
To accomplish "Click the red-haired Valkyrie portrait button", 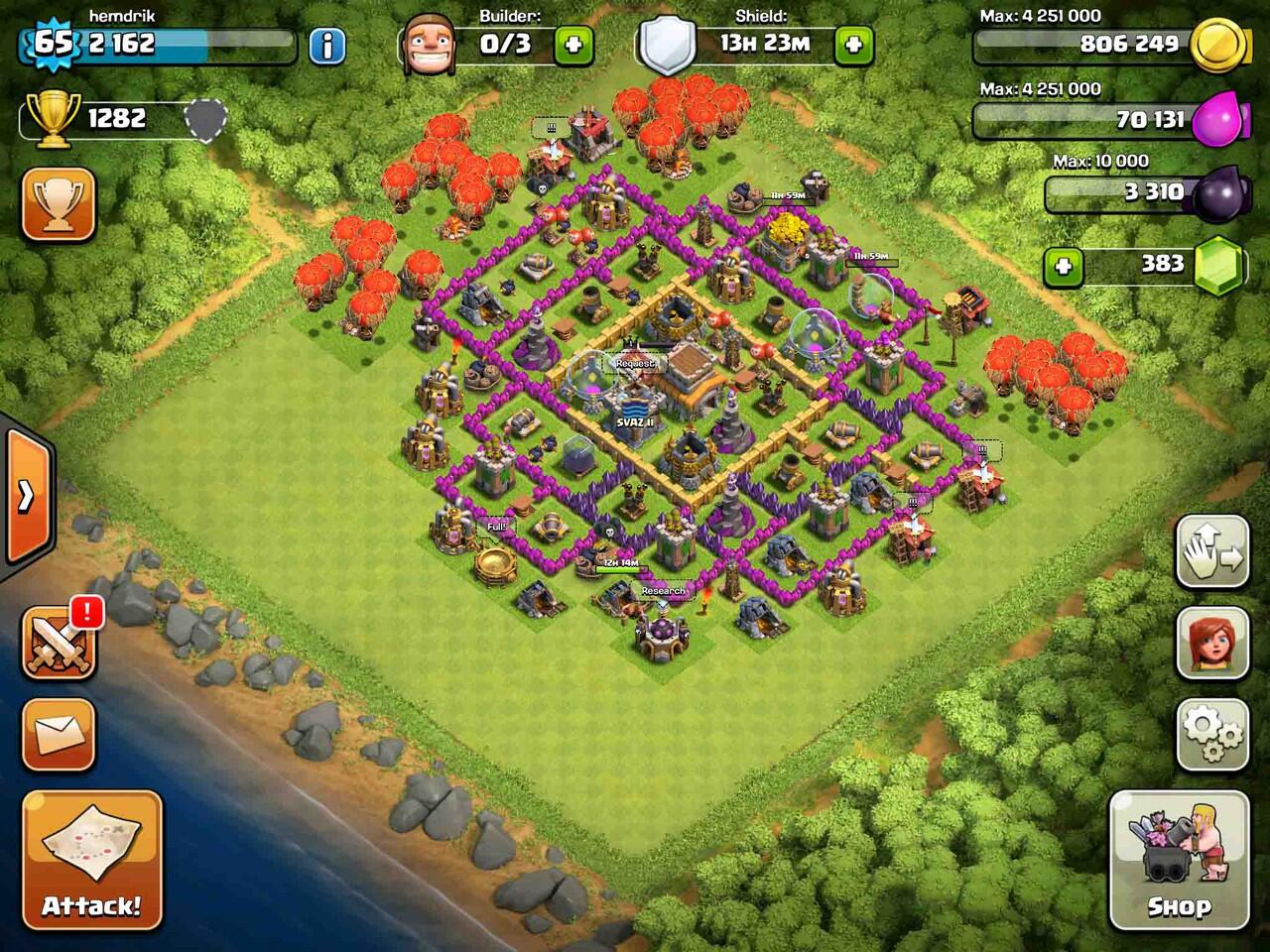I will 1211,642.
